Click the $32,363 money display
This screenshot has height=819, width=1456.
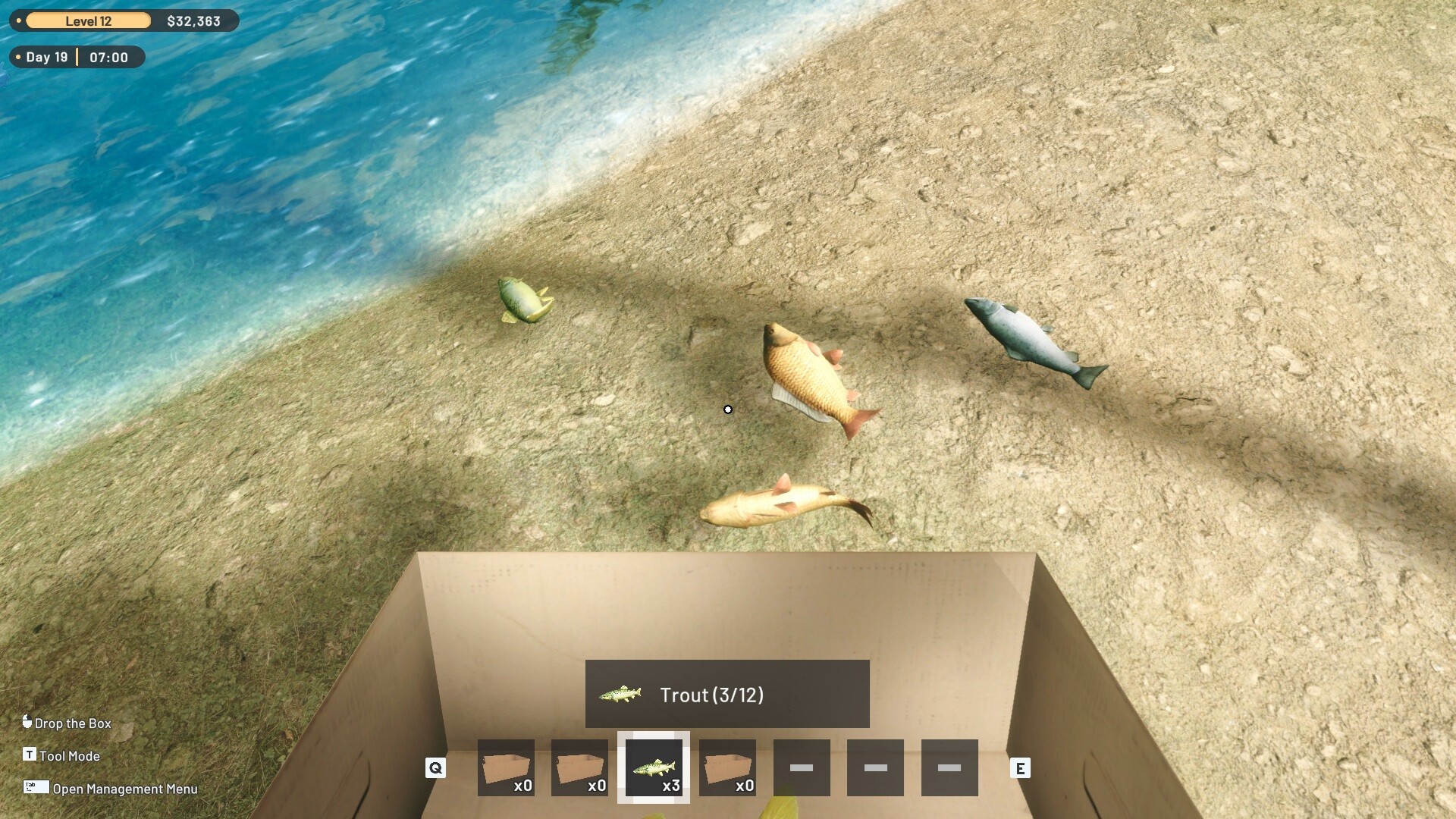(x=195, y=20)
